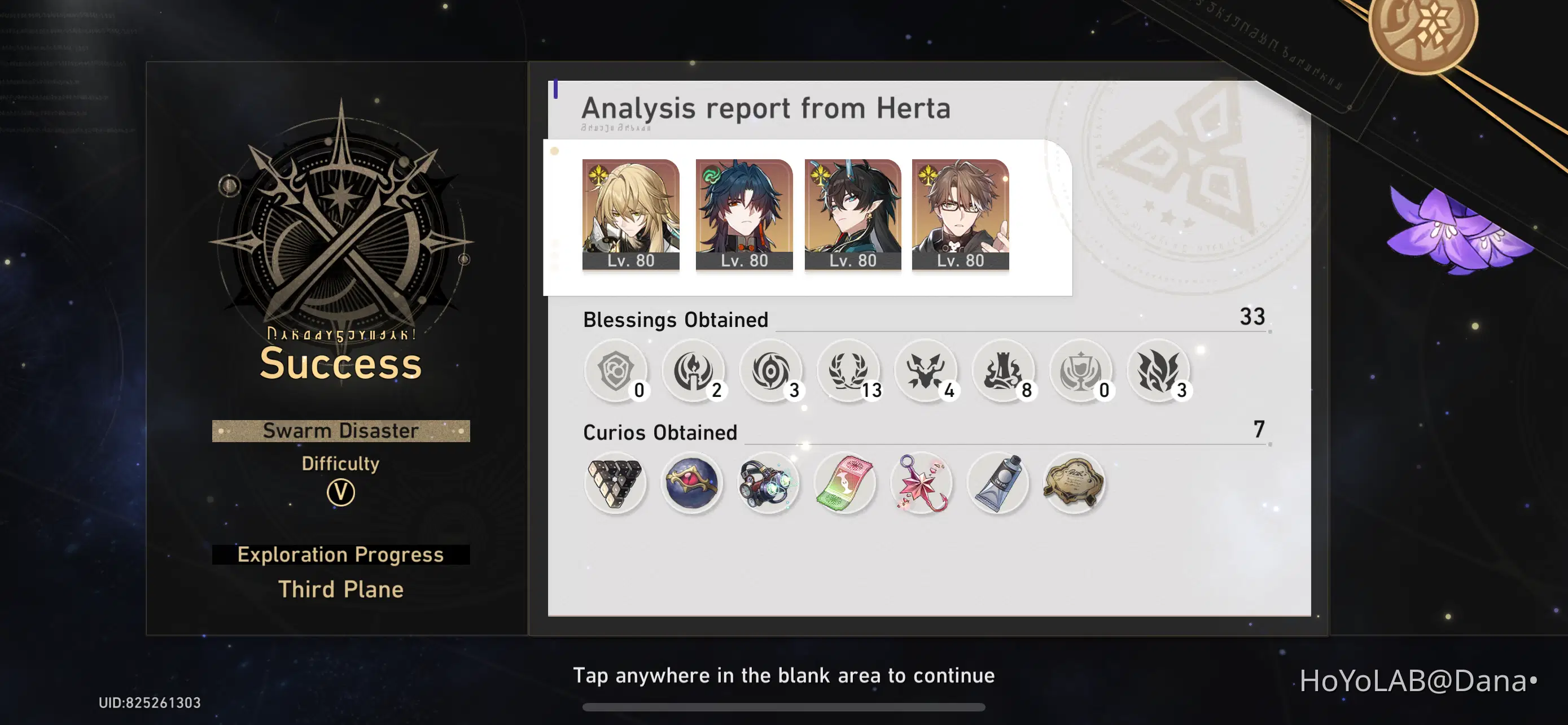The width and height of the screenshot is (1568, 725).
Task: Select the Nihility eye blessing icon showing 3
Action: coord(772,372)
